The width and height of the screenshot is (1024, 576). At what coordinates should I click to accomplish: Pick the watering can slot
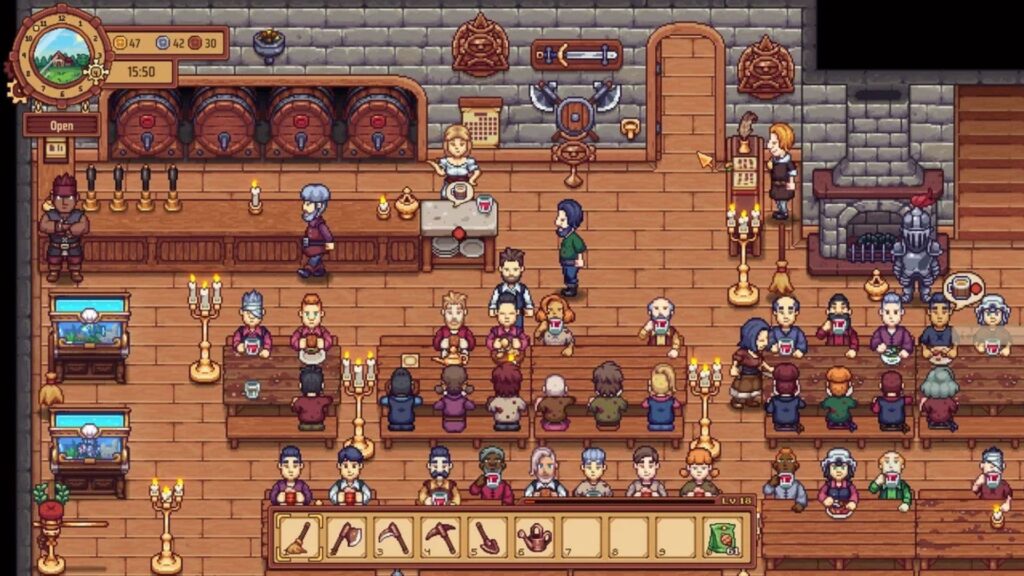(x=534, y=538)
